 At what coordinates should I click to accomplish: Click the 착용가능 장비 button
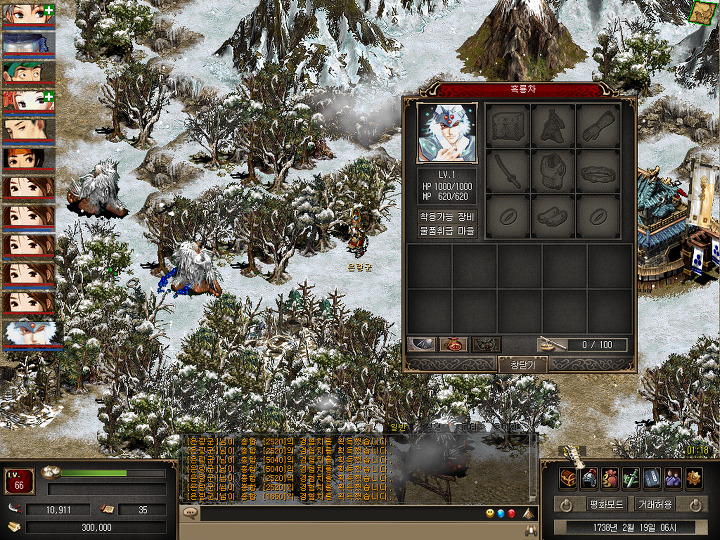(x=449, y=216)
